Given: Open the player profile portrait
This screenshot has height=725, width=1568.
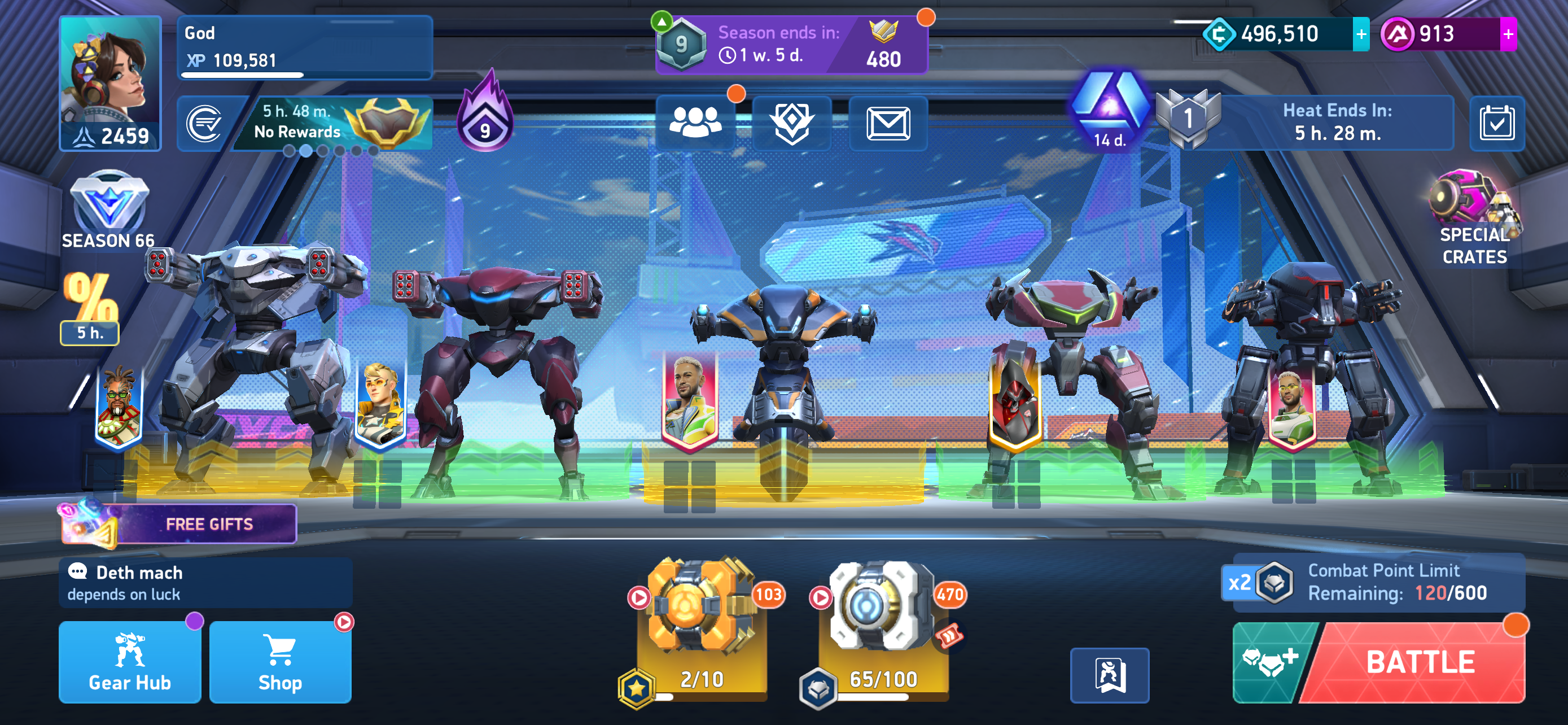Looking at the screenshot, I should click(x=110, y=83).
